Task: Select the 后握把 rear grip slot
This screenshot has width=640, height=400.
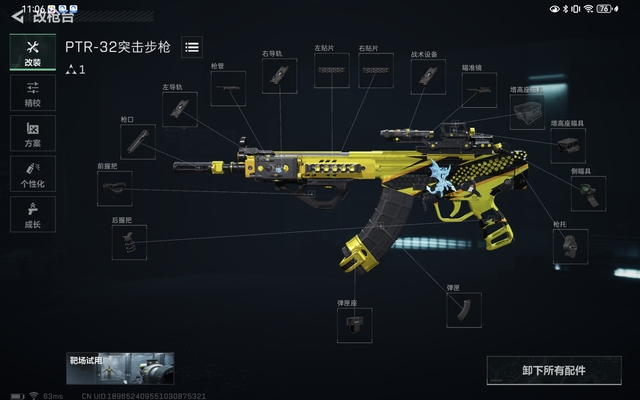Action: click(129, 243)
